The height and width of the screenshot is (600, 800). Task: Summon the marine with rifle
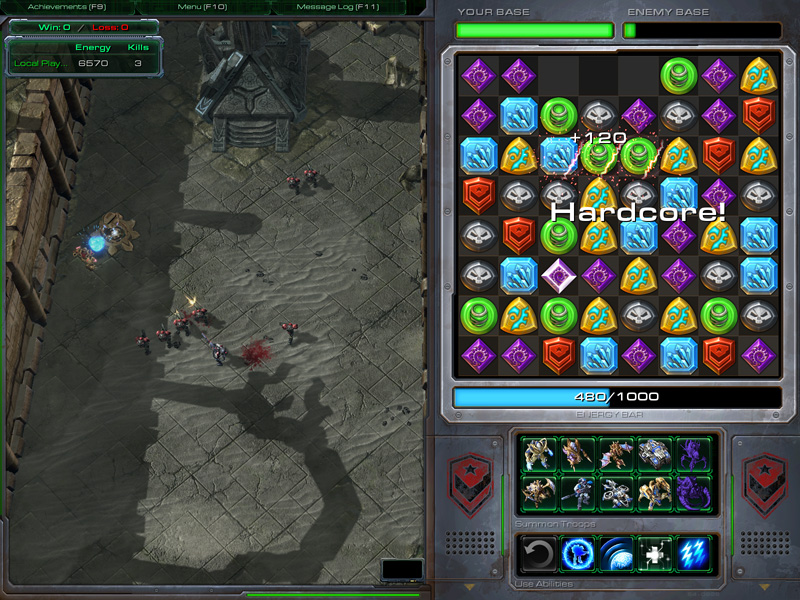(x=577, y=492)
